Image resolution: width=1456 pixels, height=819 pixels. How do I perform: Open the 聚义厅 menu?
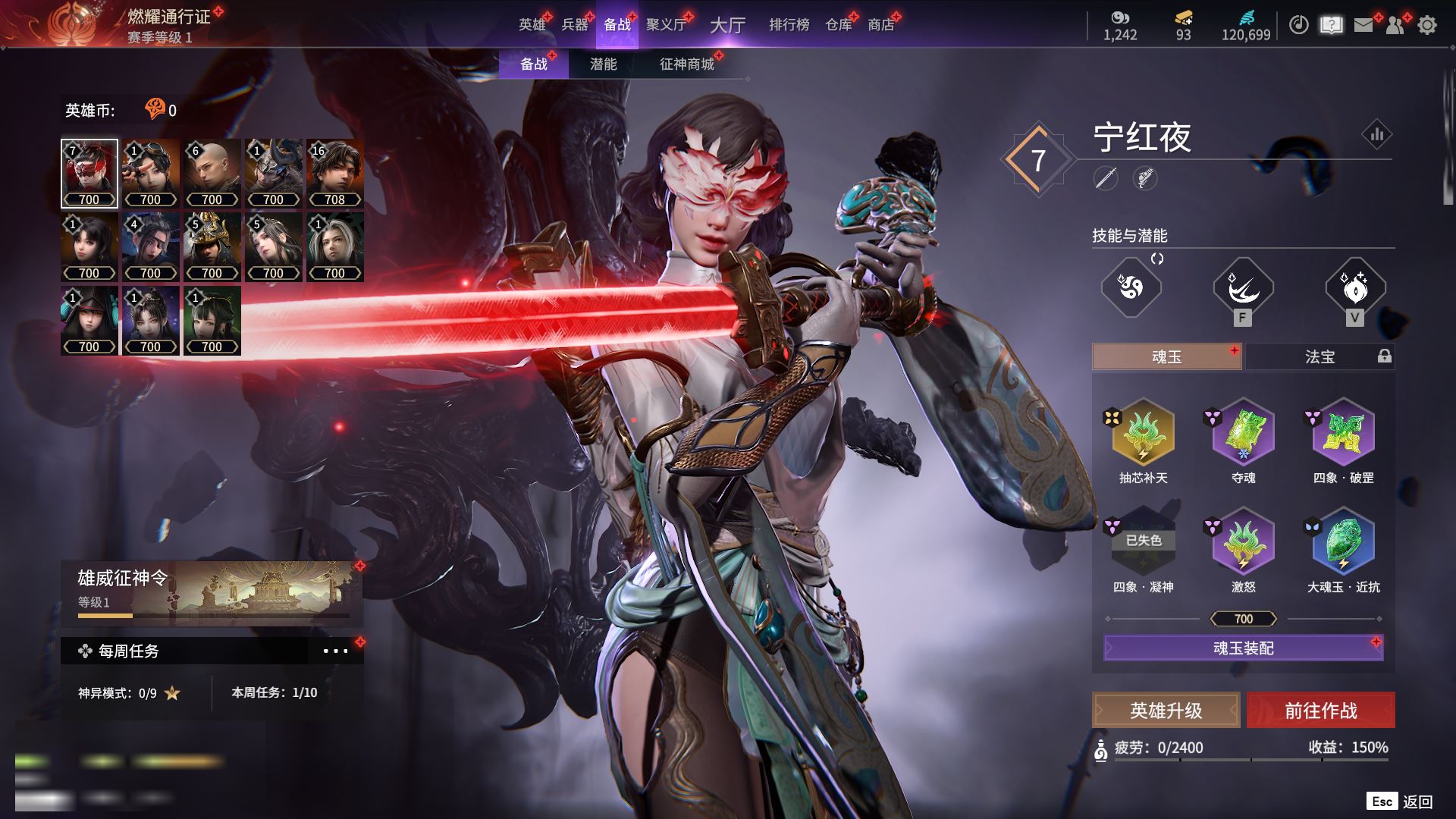(666, 25)
